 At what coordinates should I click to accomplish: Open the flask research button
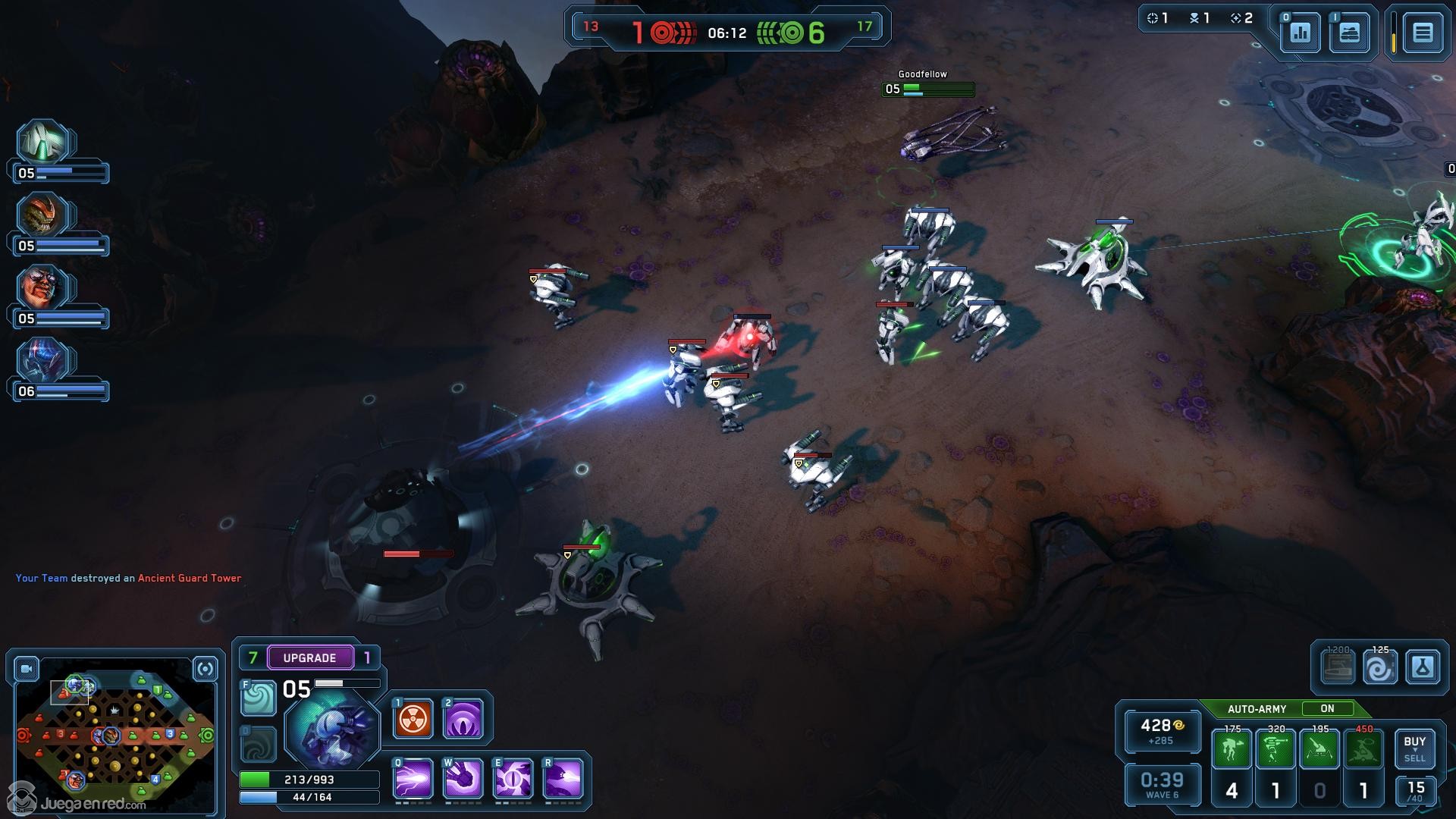tap(1422, 668)
